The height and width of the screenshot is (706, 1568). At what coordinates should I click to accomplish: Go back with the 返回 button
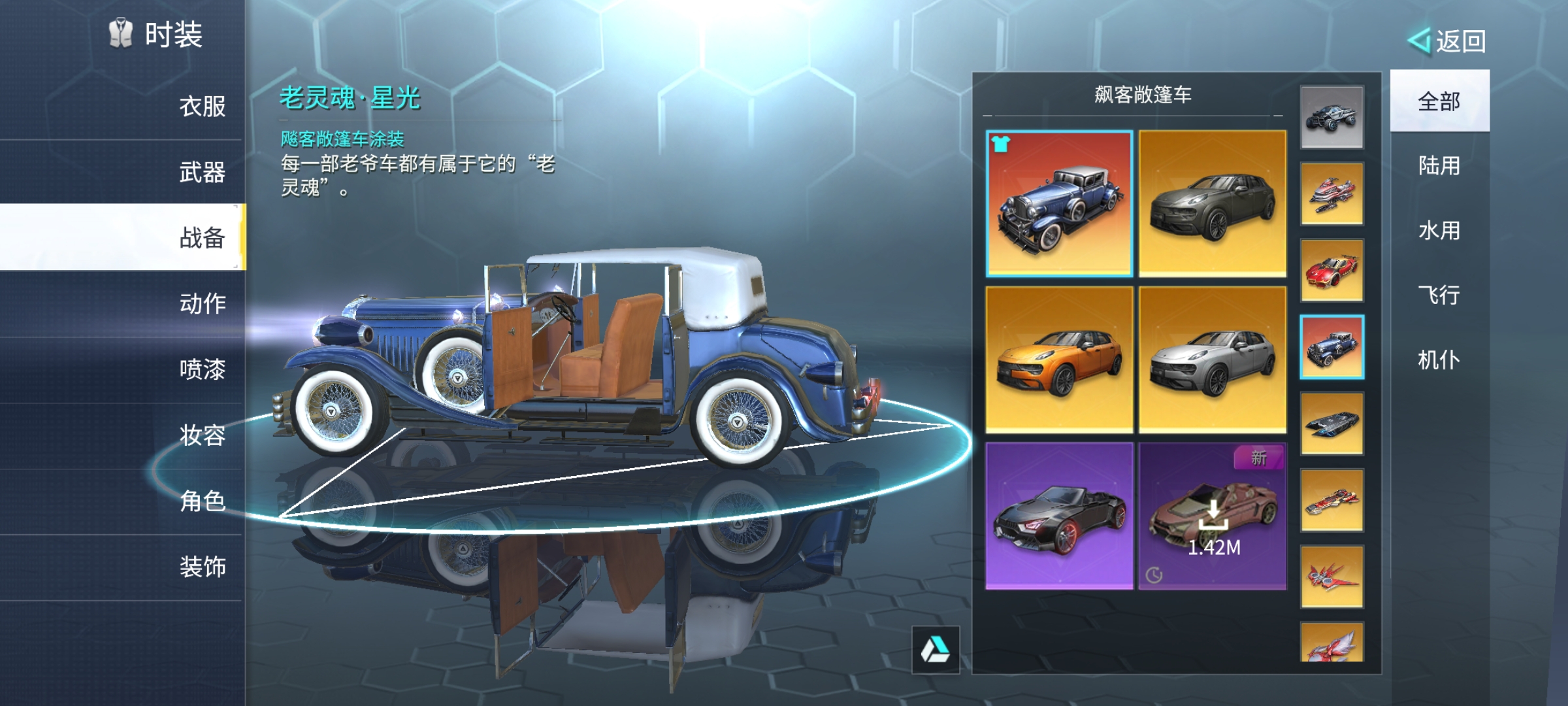pos(1448,42)
